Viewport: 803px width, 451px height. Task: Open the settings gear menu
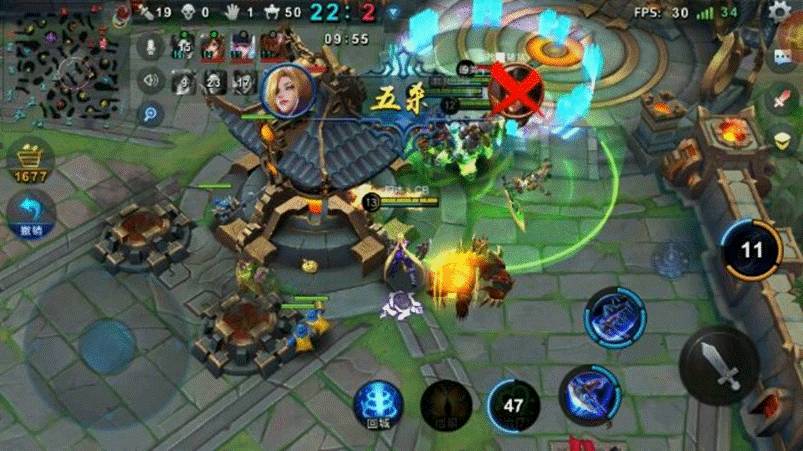780,13
